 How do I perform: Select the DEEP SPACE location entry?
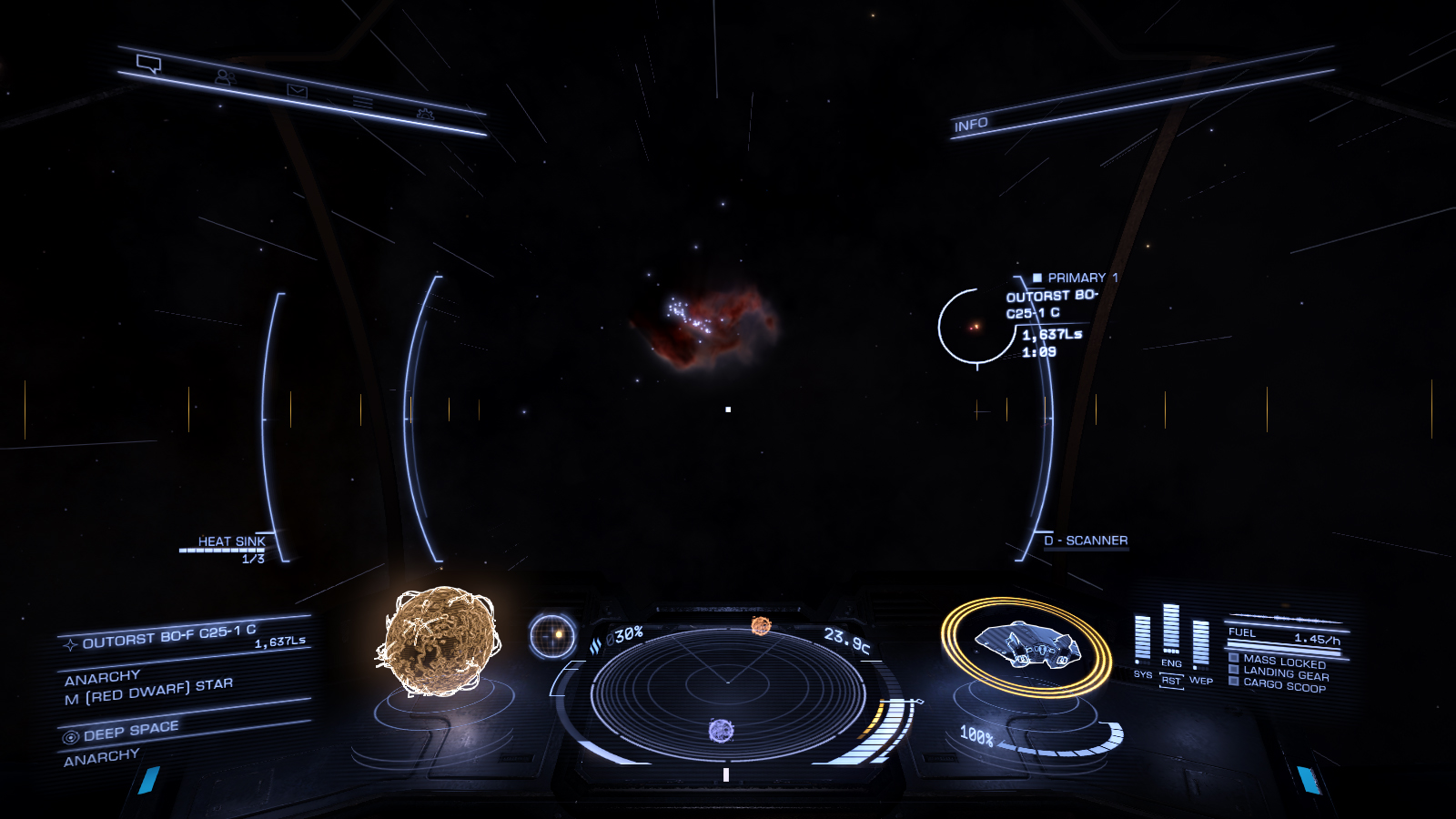(130, 731)
